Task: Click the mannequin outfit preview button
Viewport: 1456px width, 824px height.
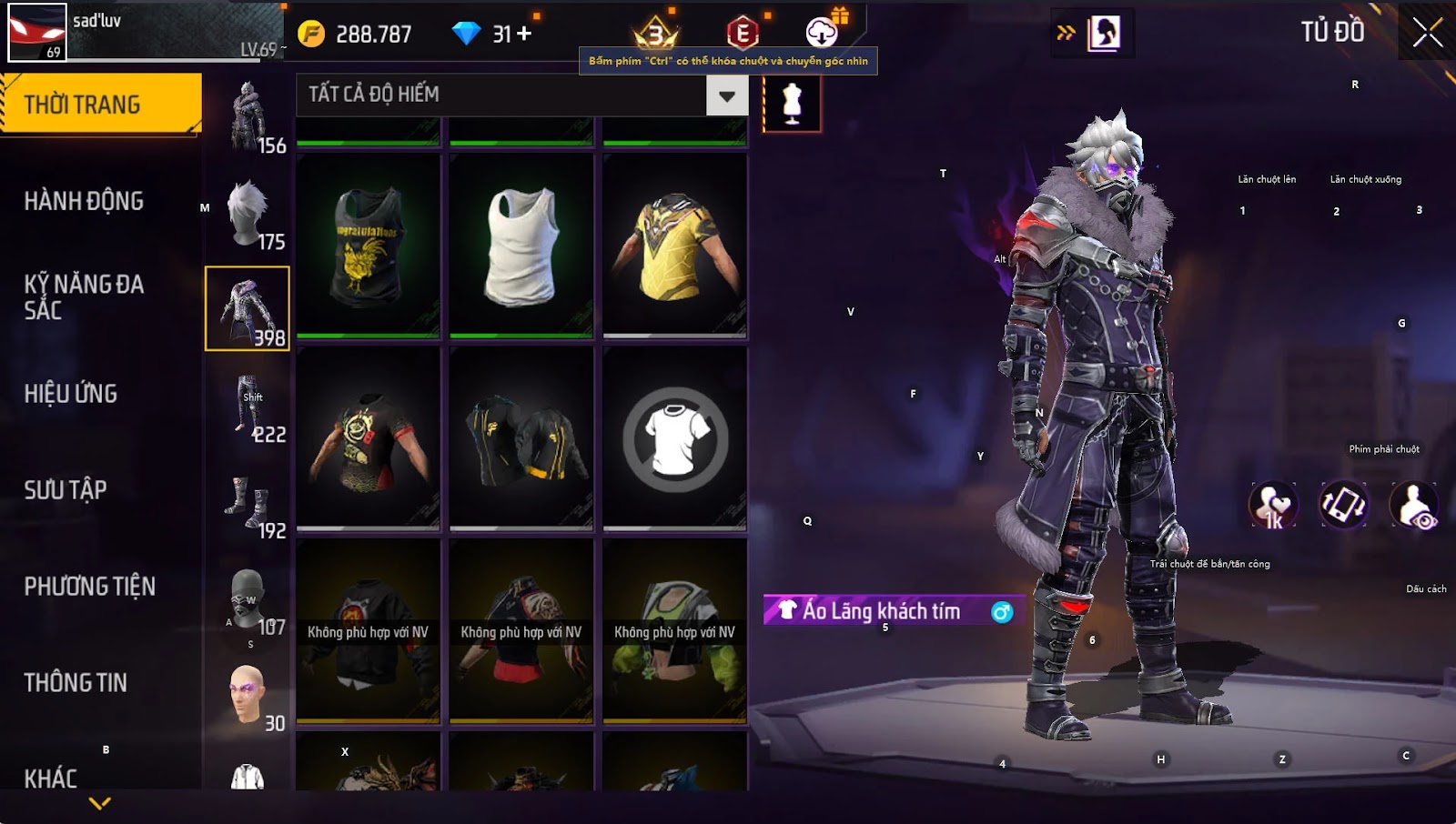Action: point(792,104)
